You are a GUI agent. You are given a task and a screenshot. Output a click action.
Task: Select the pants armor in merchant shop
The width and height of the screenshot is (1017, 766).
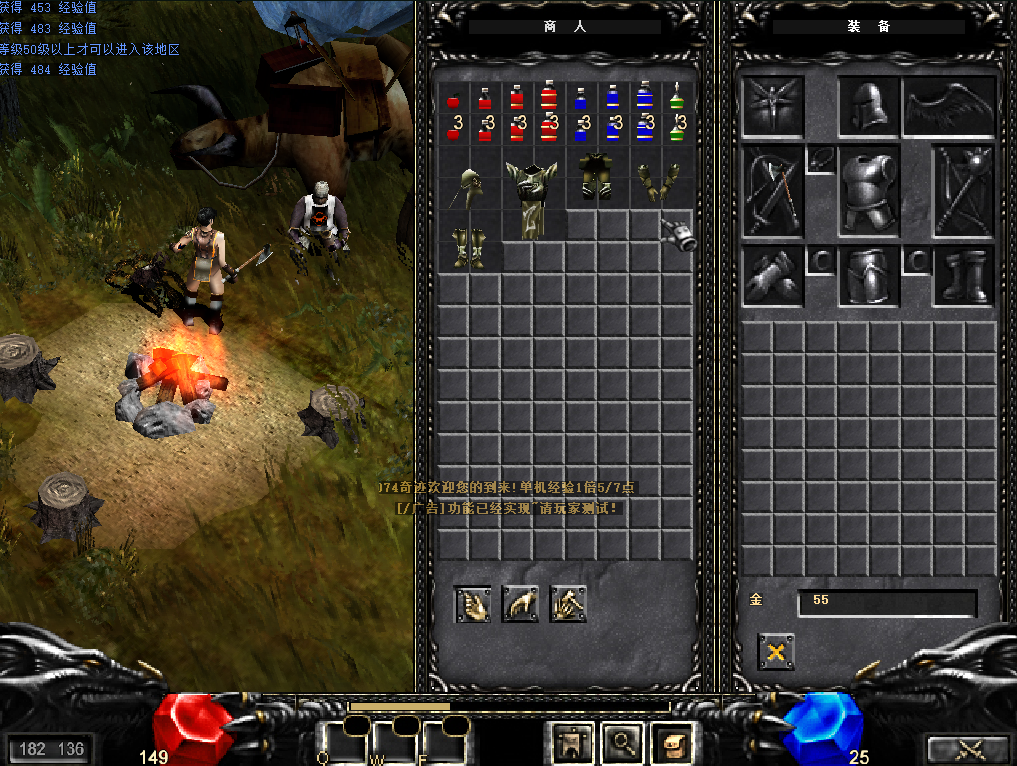point(596,176)
